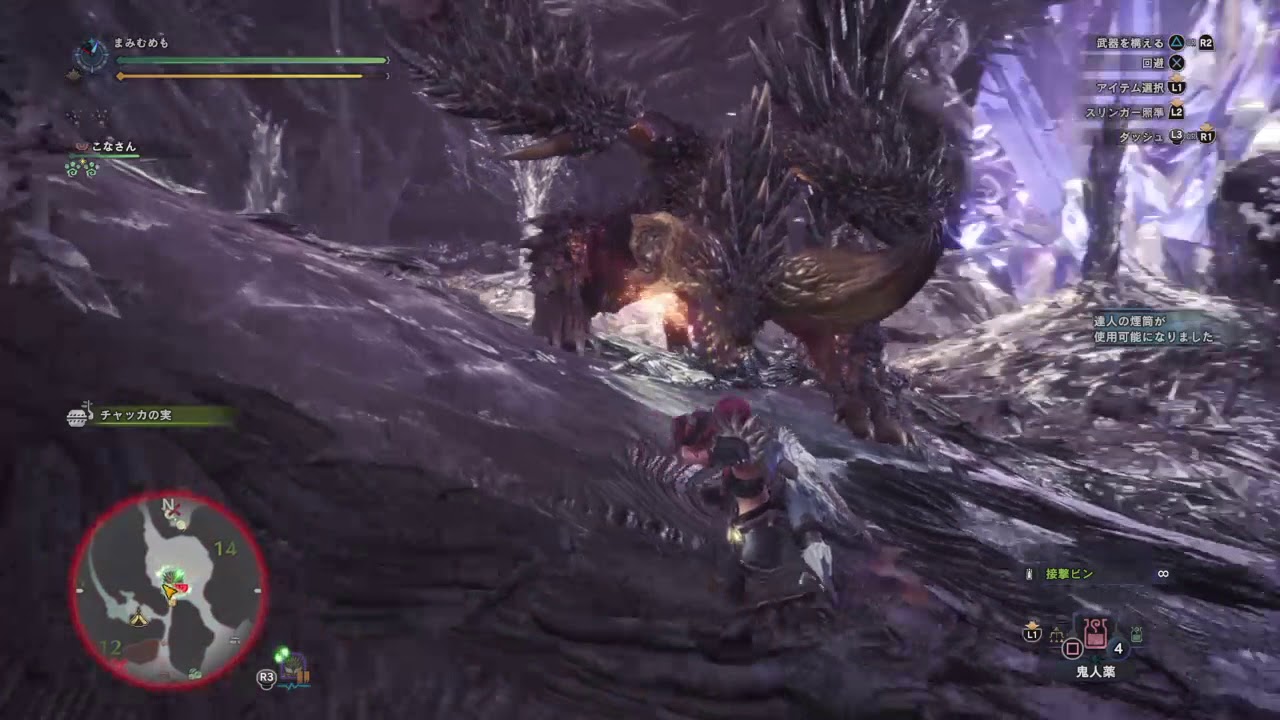Click the green health bar
This screenshot has width=1280, height=720.
250,60
